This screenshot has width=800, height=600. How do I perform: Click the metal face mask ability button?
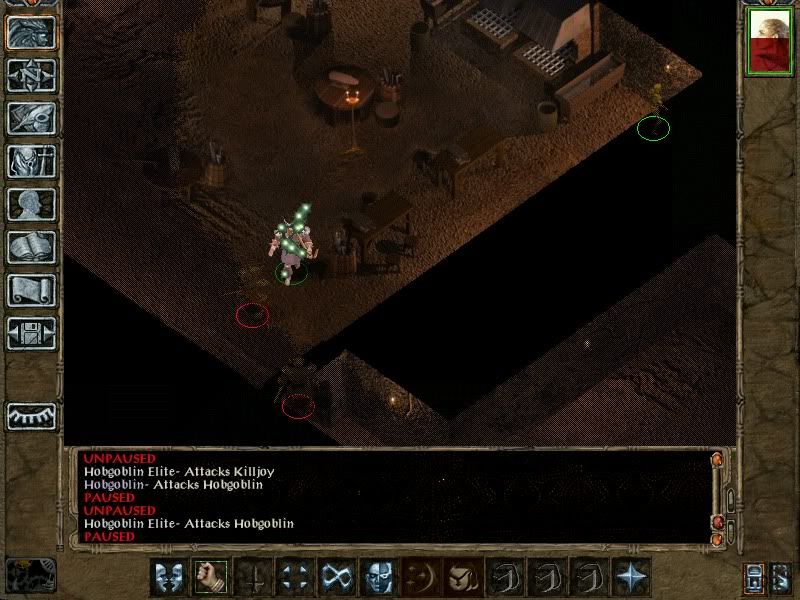point(377,577)
